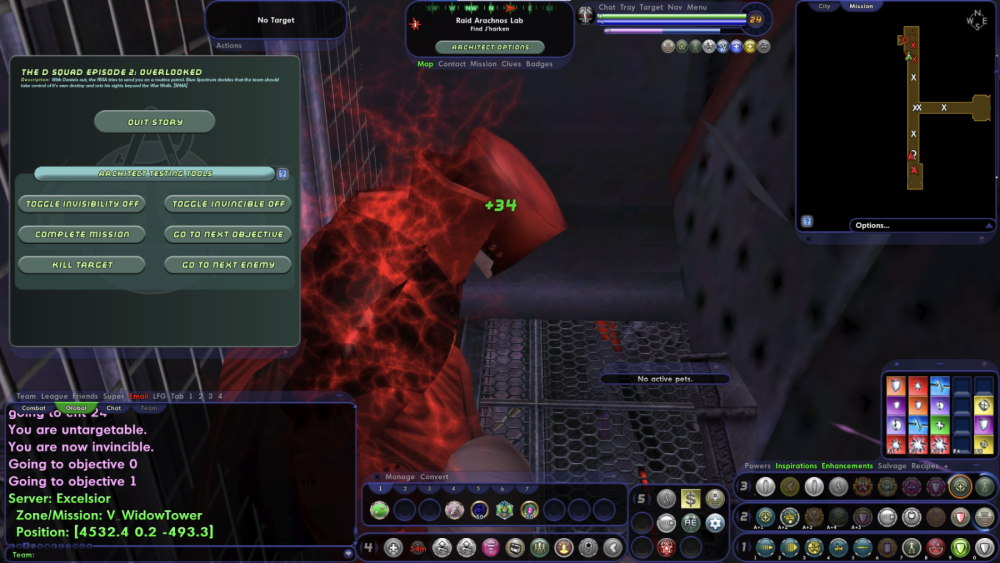The image size is (1000, 563).
Task: Go to the next objective
Action: tap(228, 234)
